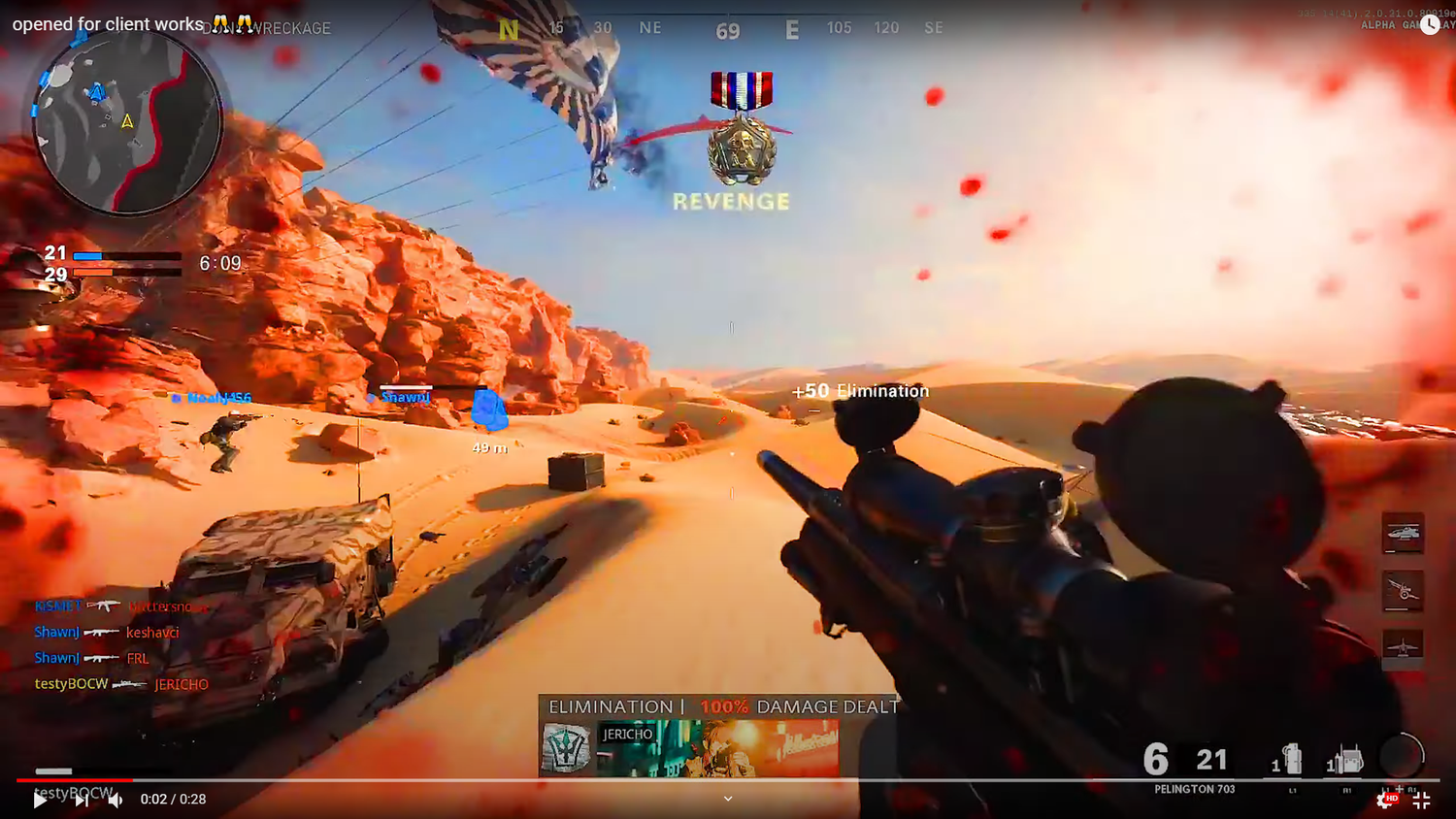
Task: Click testyBOCW in the killfeed list
Action: point(72,683)
